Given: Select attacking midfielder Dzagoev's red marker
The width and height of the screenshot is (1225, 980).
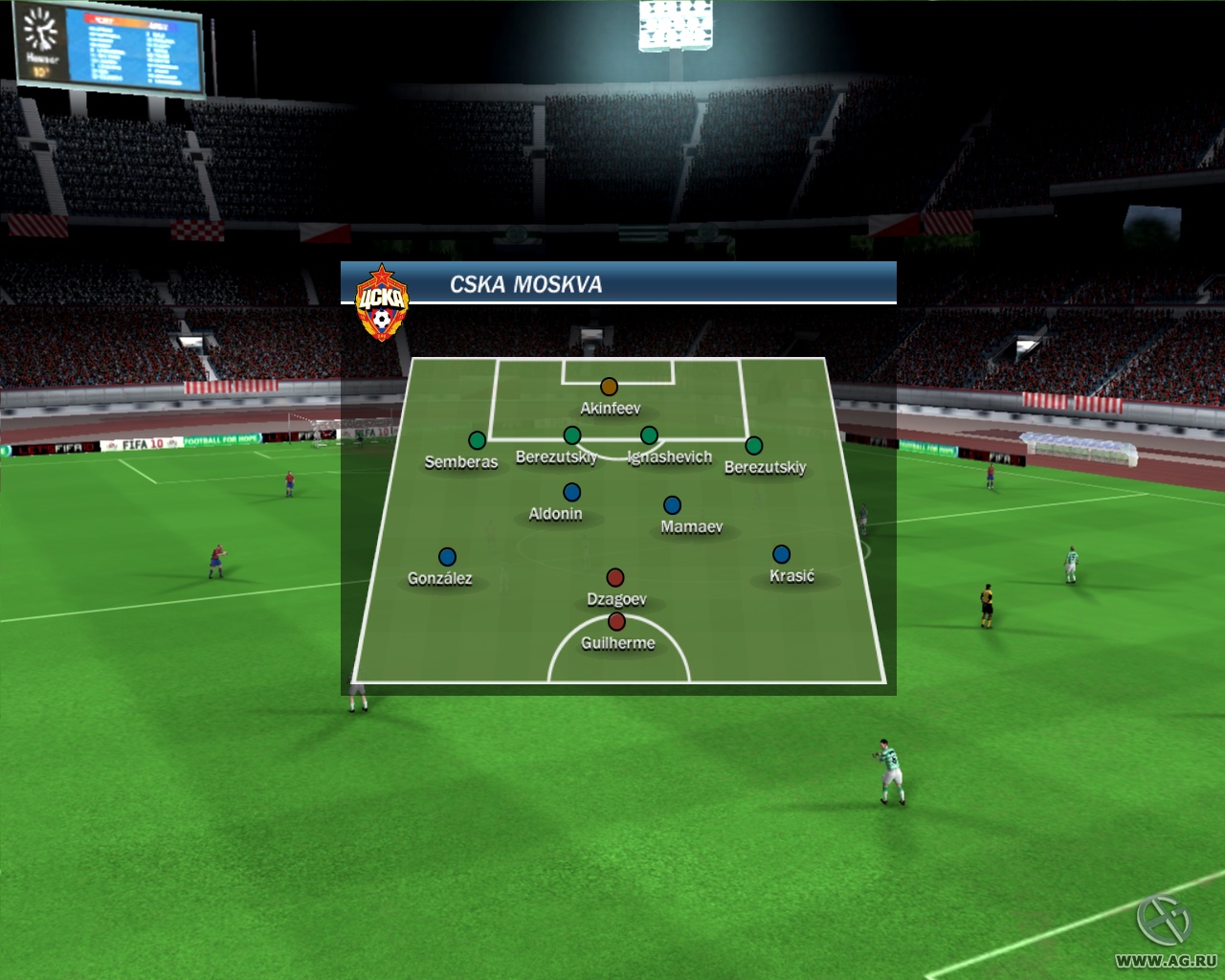Looking at the screenshot, I should point(615,576).
